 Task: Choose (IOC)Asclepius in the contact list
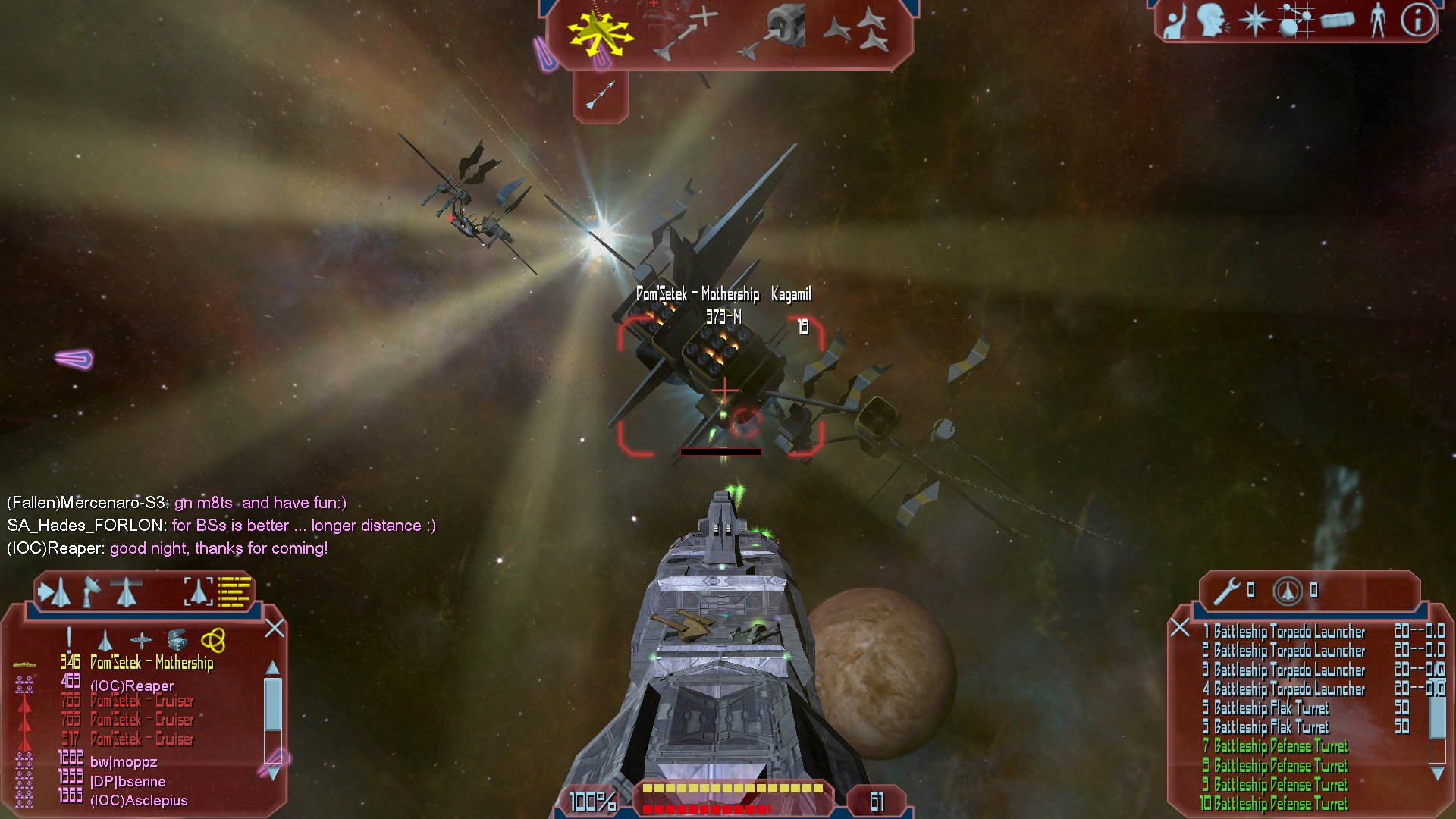tap(139, 801)
